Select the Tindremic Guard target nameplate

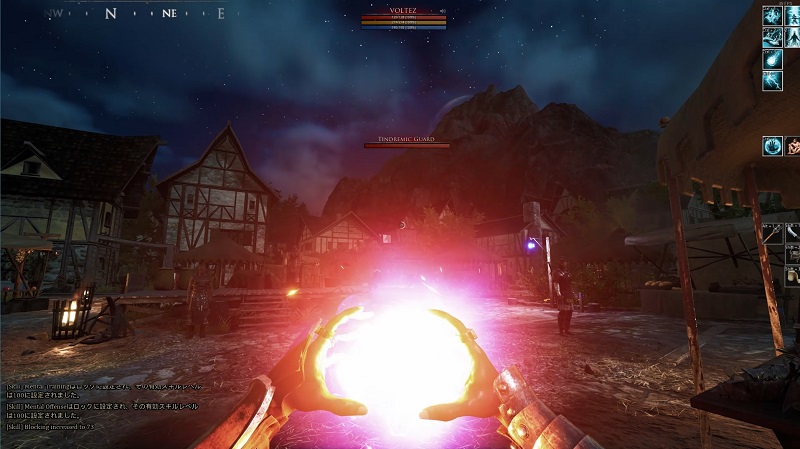406,141
